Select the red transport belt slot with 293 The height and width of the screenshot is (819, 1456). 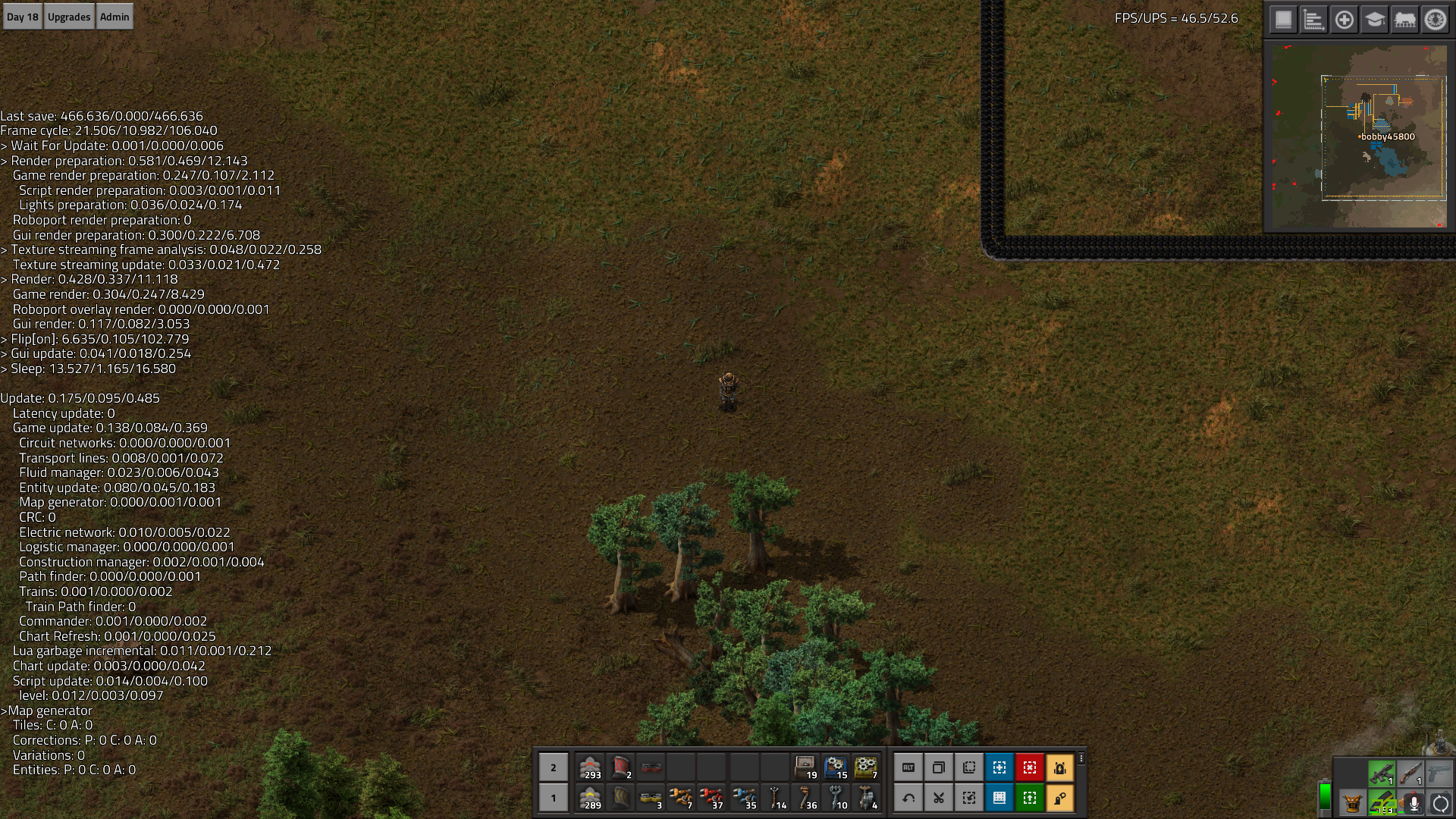(590, 767)
